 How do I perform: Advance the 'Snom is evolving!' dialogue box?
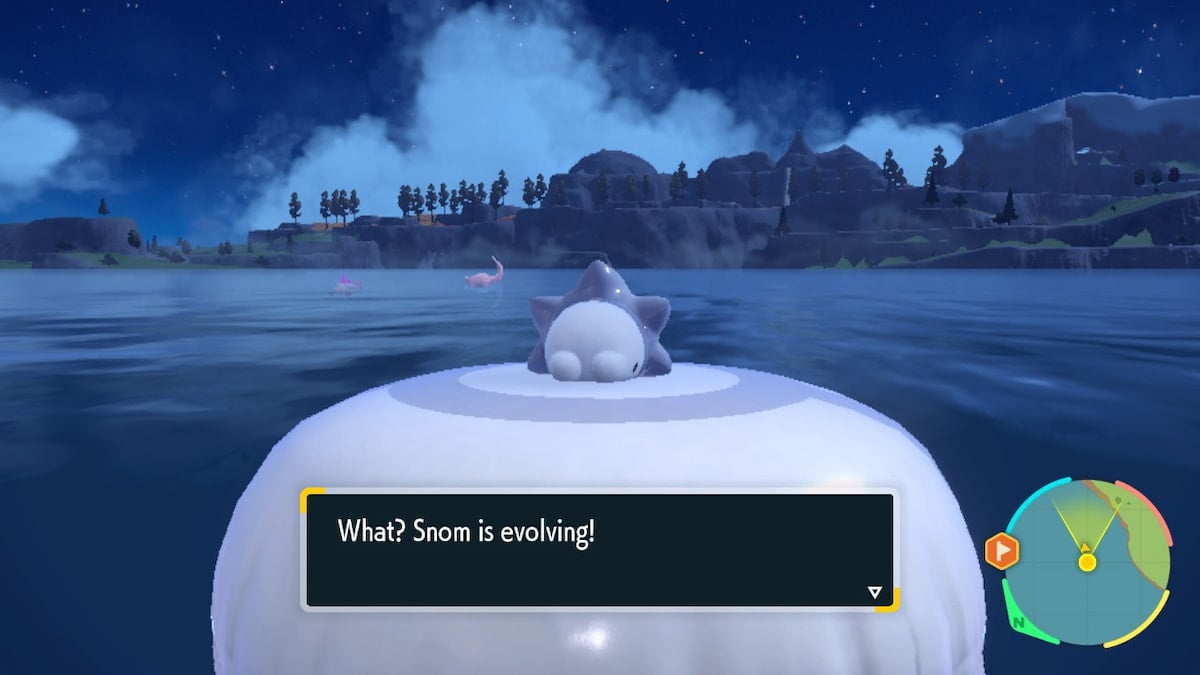[599, 549]
